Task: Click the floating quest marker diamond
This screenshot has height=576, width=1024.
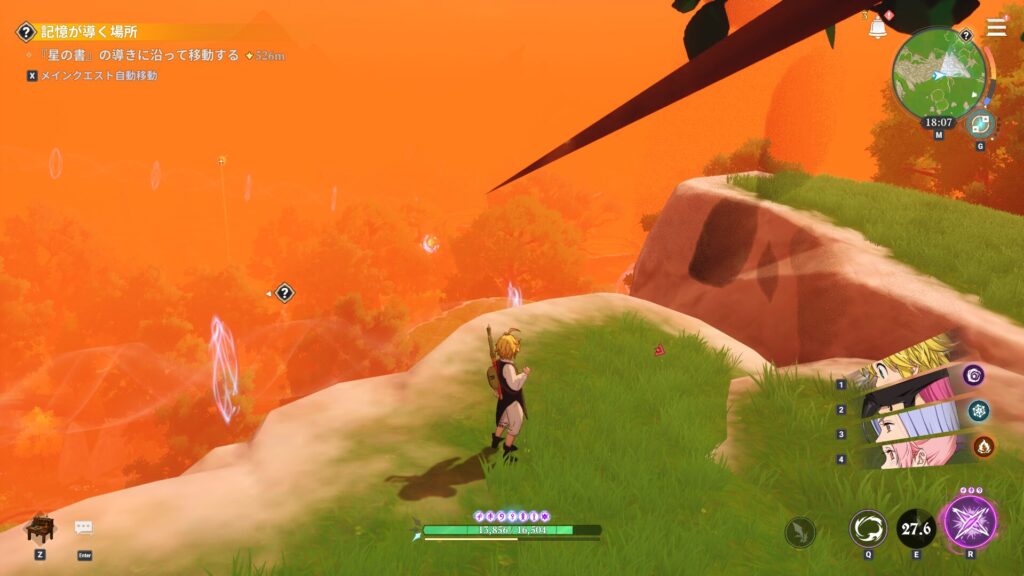Action: click(x=285, y=293)
